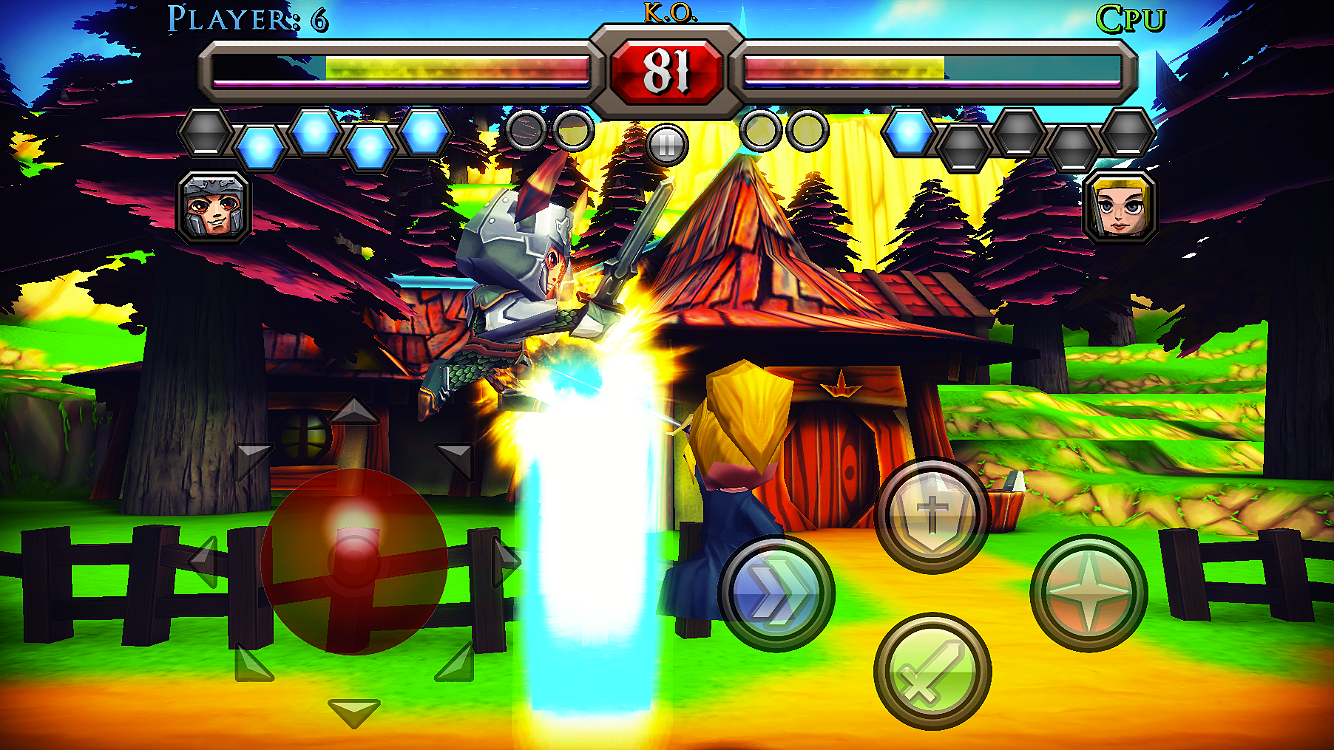Tap the green sword attack button
Screen dimensions: 1334x750
(x=932, y=671)
